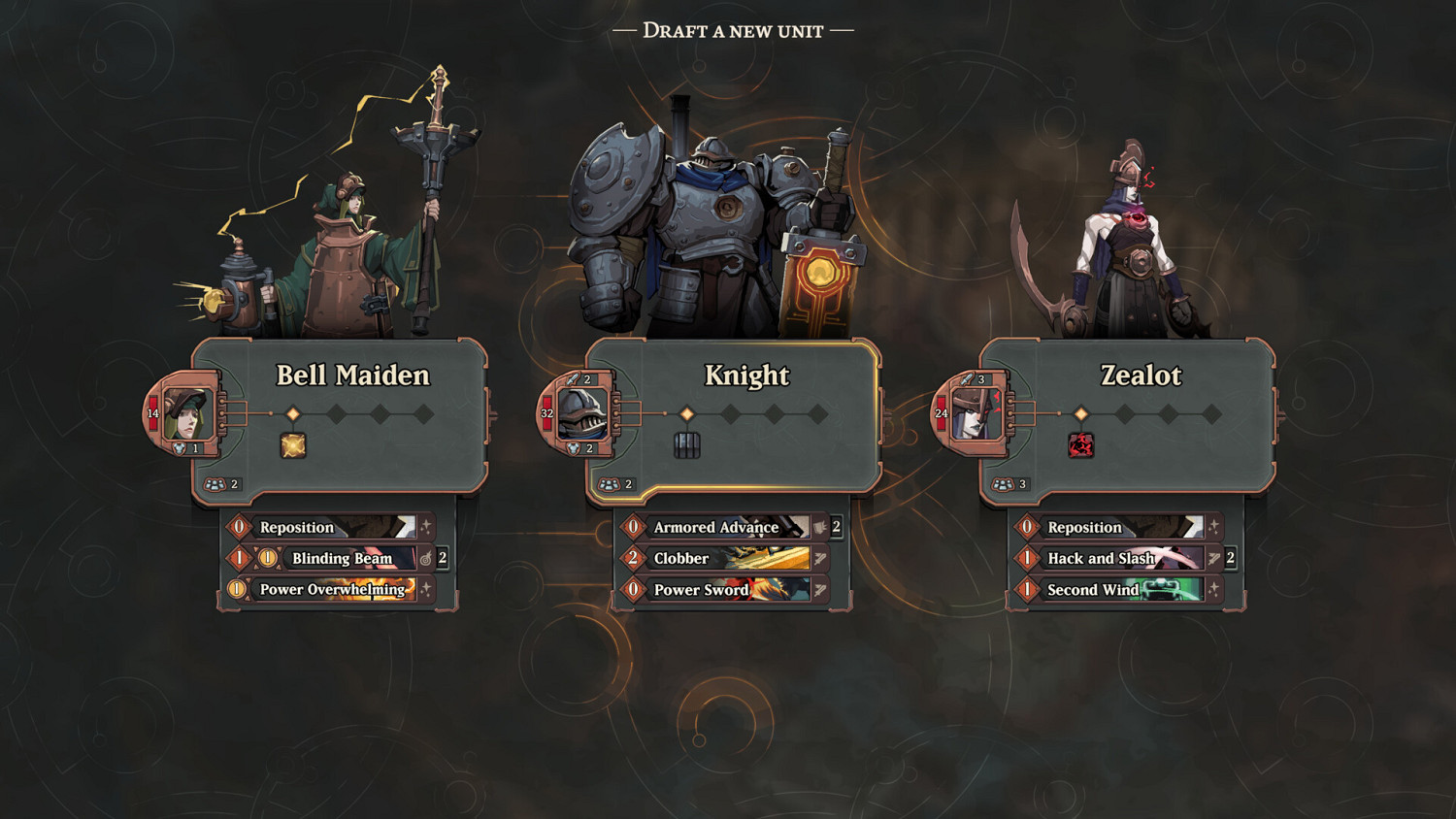
Task: View the Blinding Beam card
Action: (x=342, y=558)
